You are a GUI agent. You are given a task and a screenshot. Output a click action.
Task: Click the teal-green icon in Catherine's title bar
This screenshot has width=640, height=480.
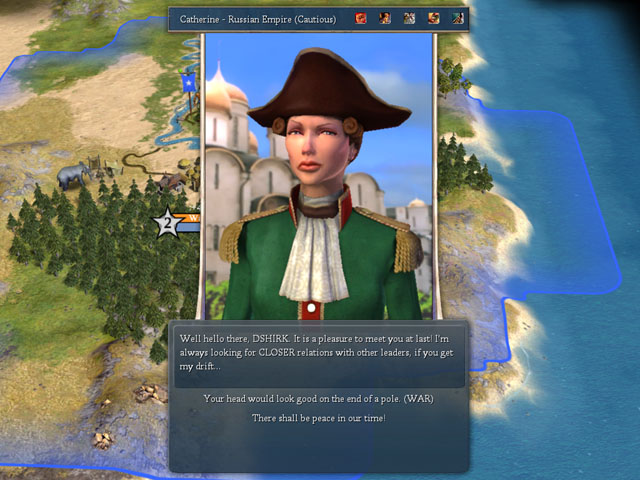pos(457,18)
